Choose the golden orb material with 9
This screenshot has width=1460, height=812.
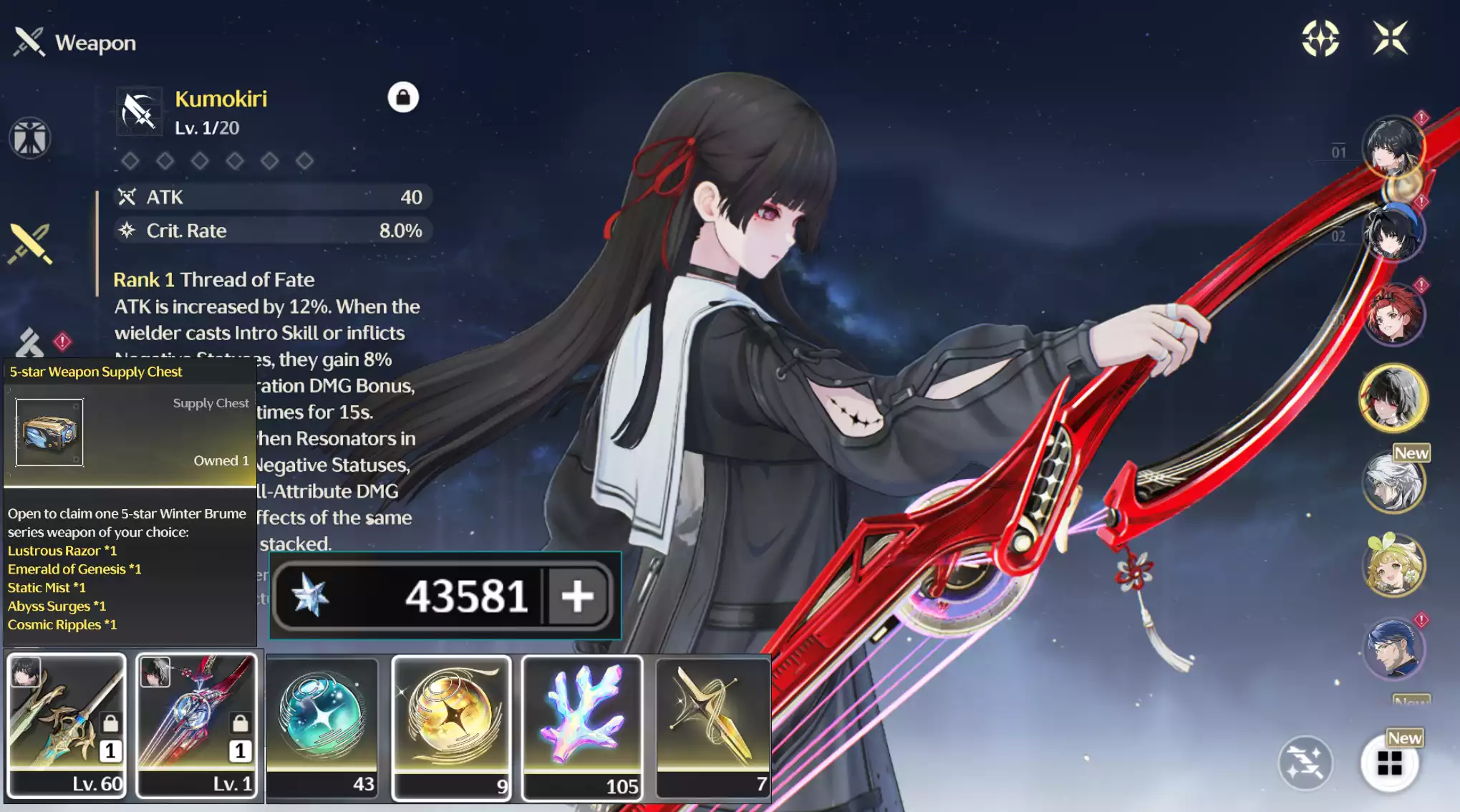452,725
